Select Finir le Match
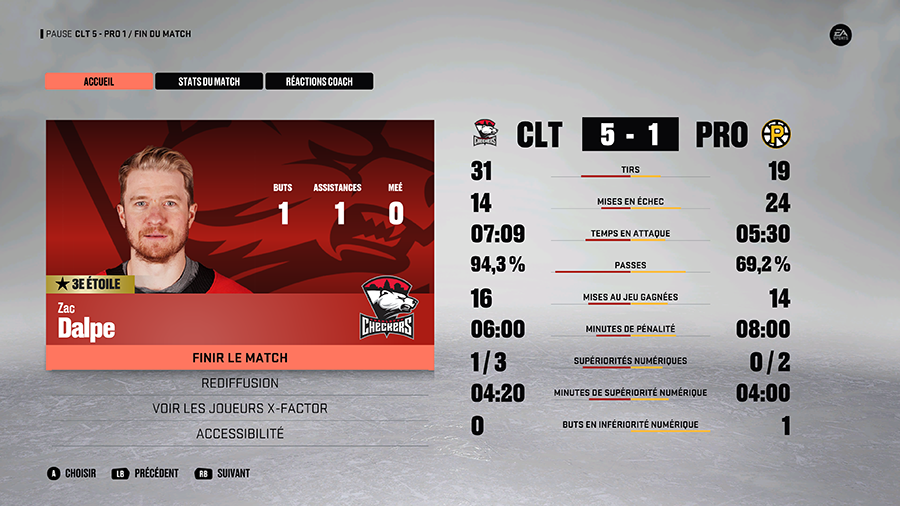Viewport: 900px width, 506px height. pyautogui.click(x=239, y=358)
